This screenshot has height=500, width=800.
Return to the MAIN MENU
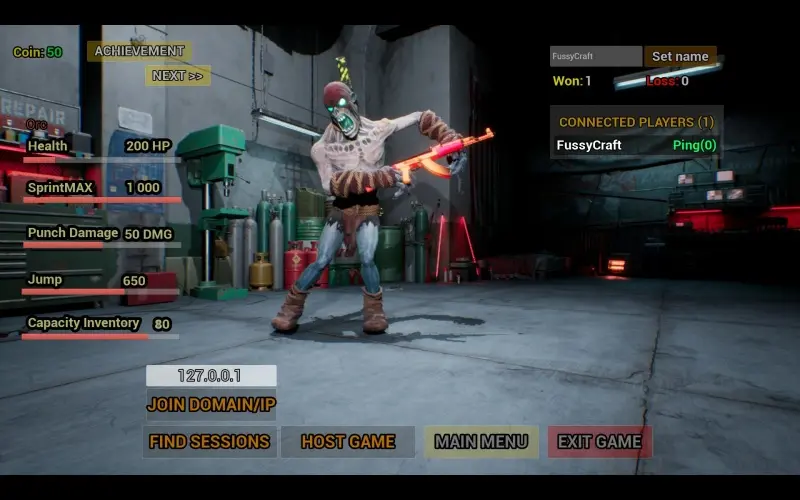pos(481,442)
